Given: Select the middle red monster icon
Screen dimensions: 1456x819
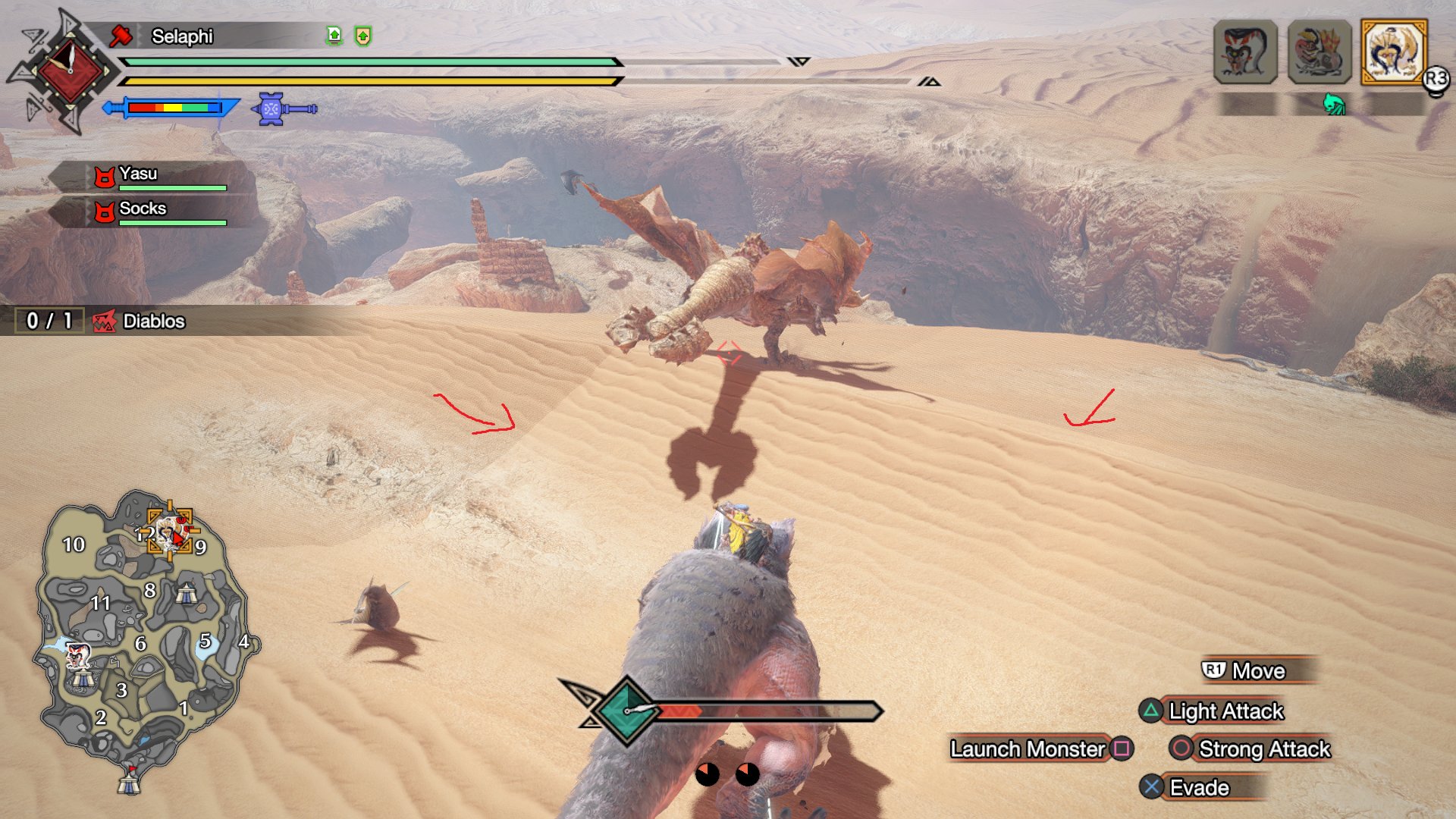Looking at the screenshot, I should (x=1319, y=52).
